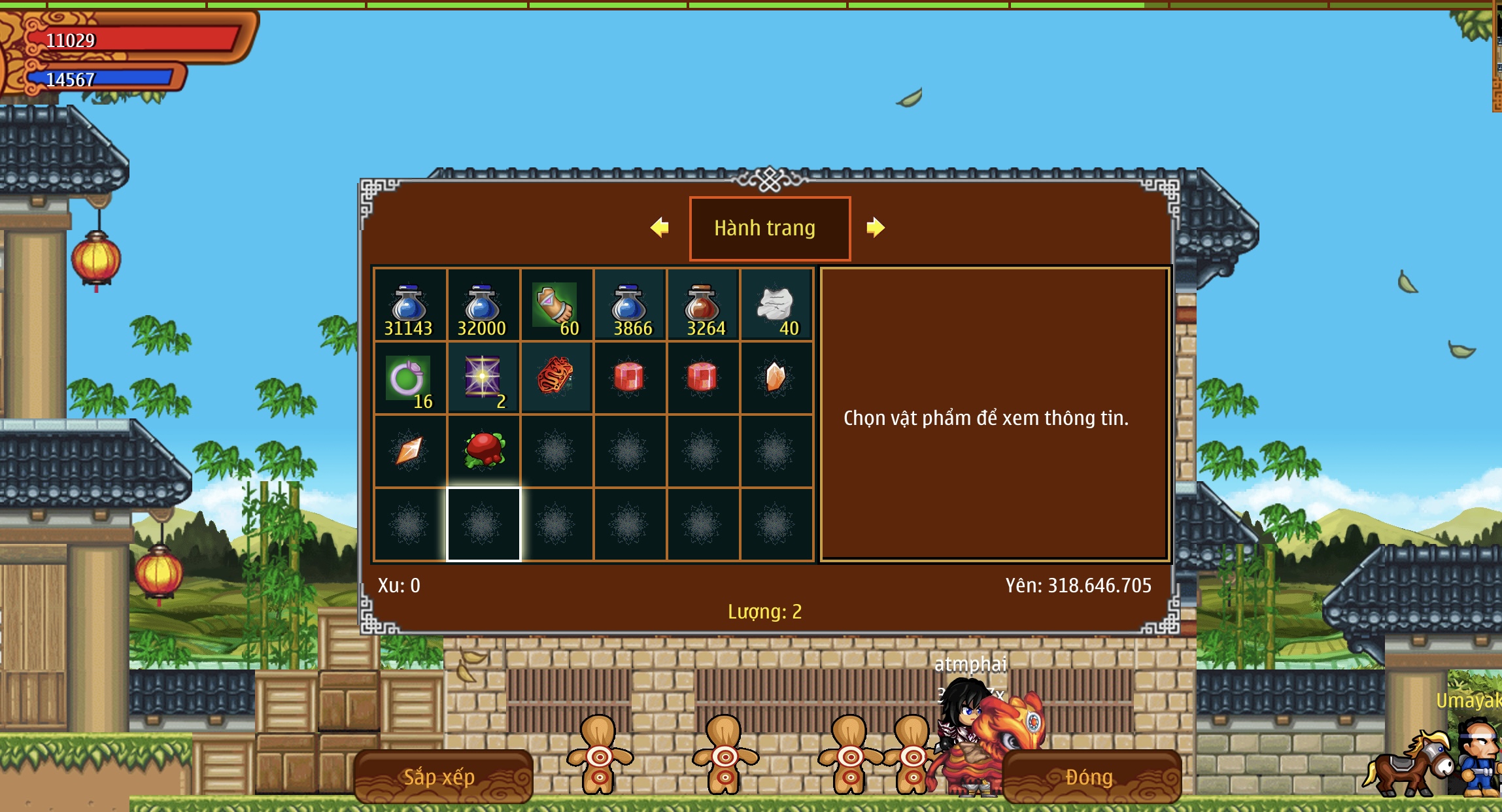Select the blue potion stack of 31143
This screenshot has height=812, width=1502.
[409, 305]
